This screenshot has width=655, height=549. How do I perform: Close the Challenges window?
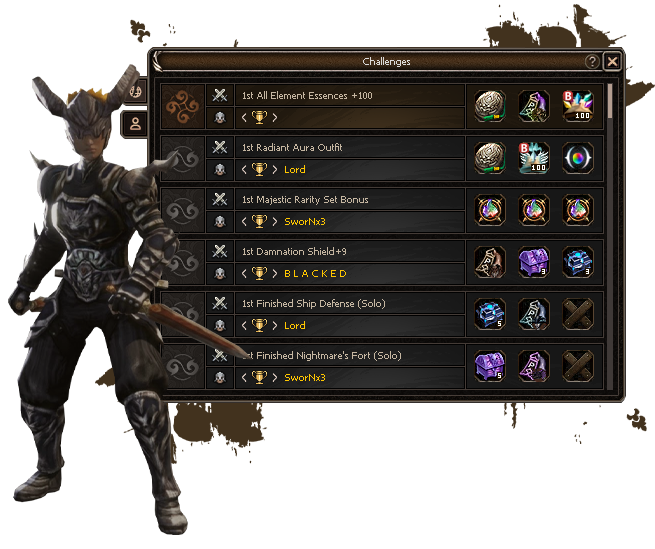point(612,61)
